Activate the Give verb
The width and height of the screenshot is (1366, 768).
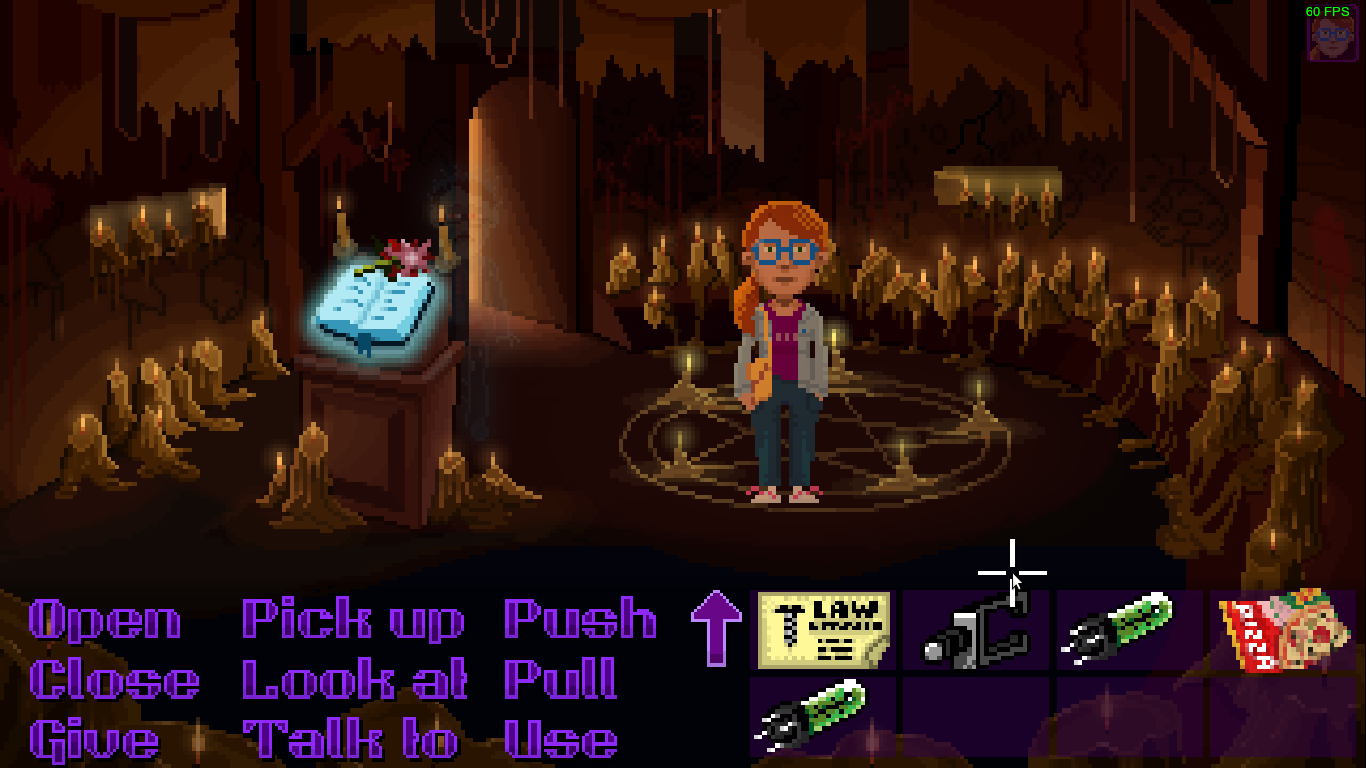[x=94, y=741]
